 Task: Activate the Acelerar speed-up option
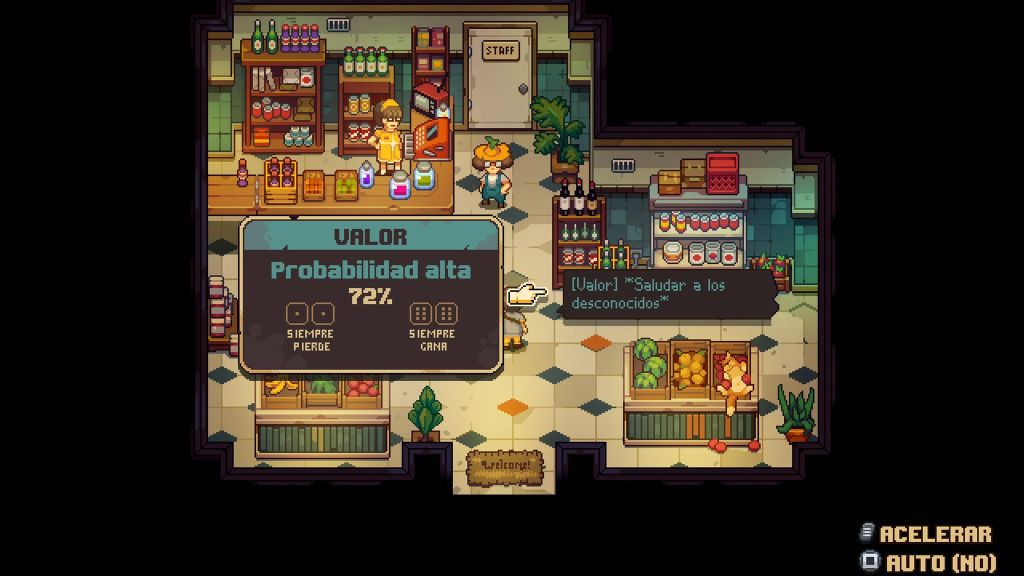(x=925, y=534)
